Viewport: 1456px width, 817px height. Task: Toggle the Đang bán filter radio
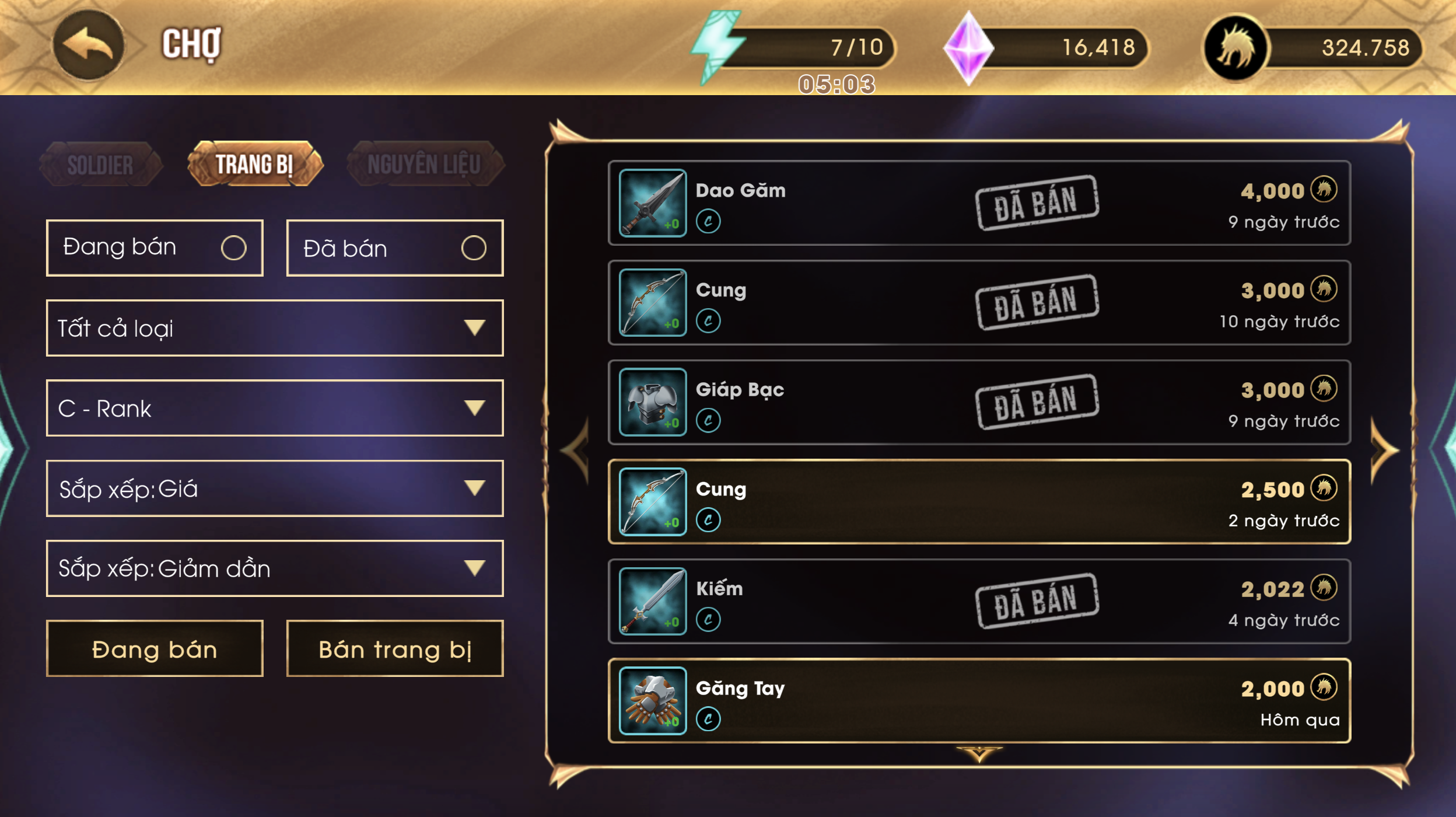click(x=233, y=248)
